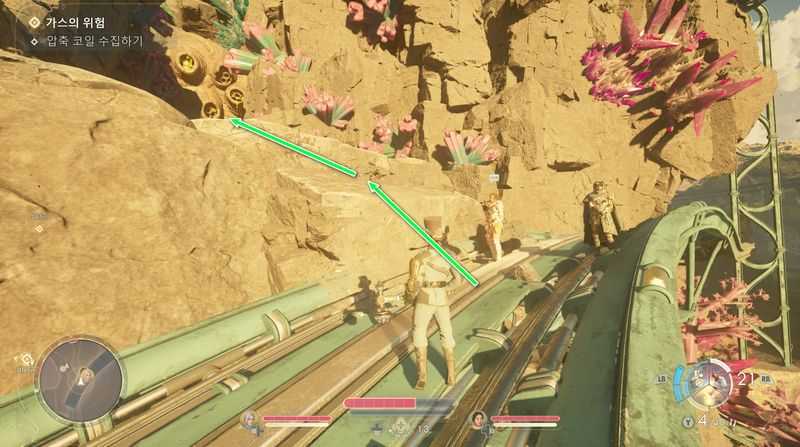The height and width of the screenshot is (447, 800).
Task: Select the '가스의 위험' quest title
Action: tap(76, 22)
